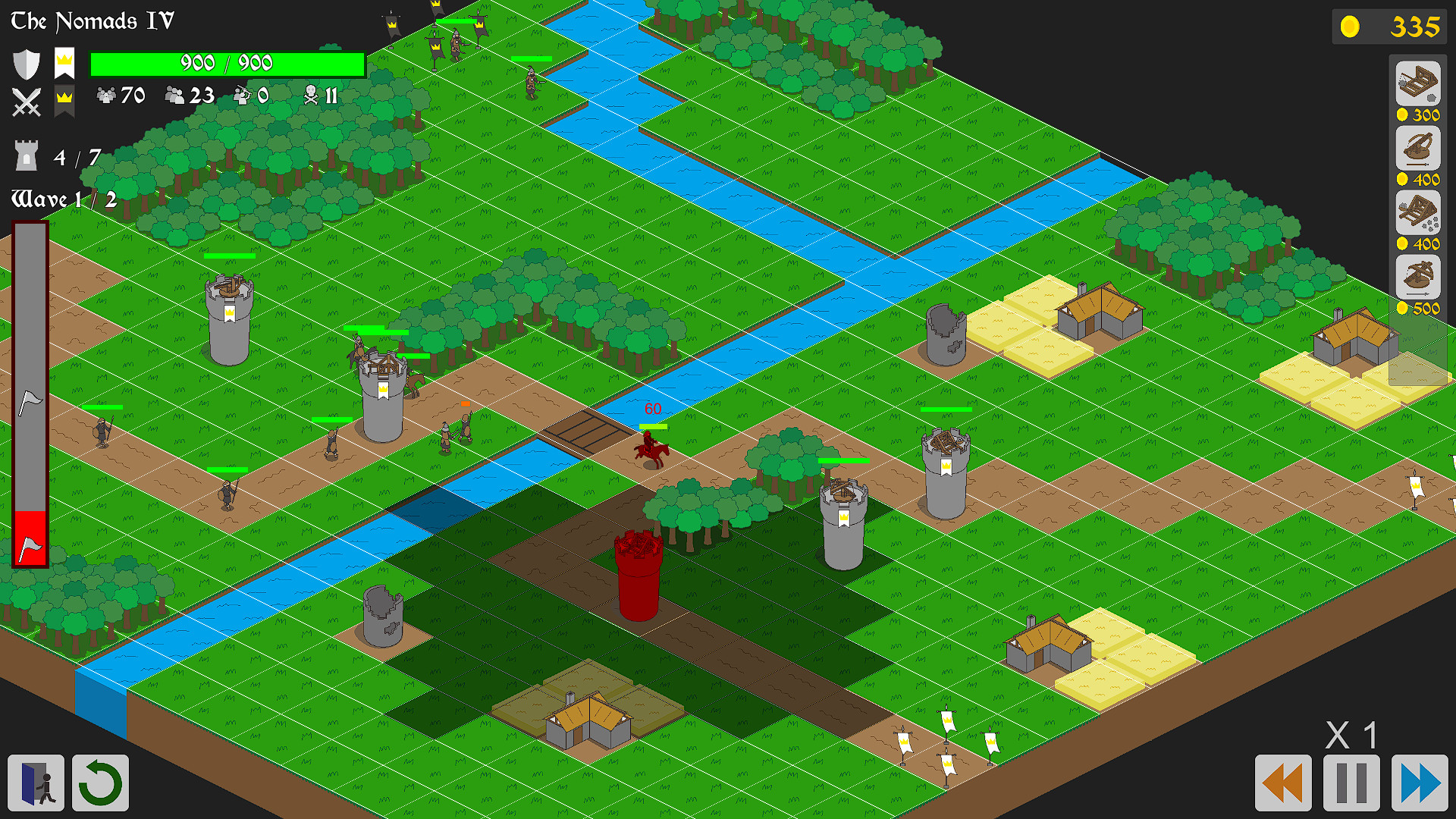Click the shield defense icon
Screen dimensions: 1456x819
(27, 64)
